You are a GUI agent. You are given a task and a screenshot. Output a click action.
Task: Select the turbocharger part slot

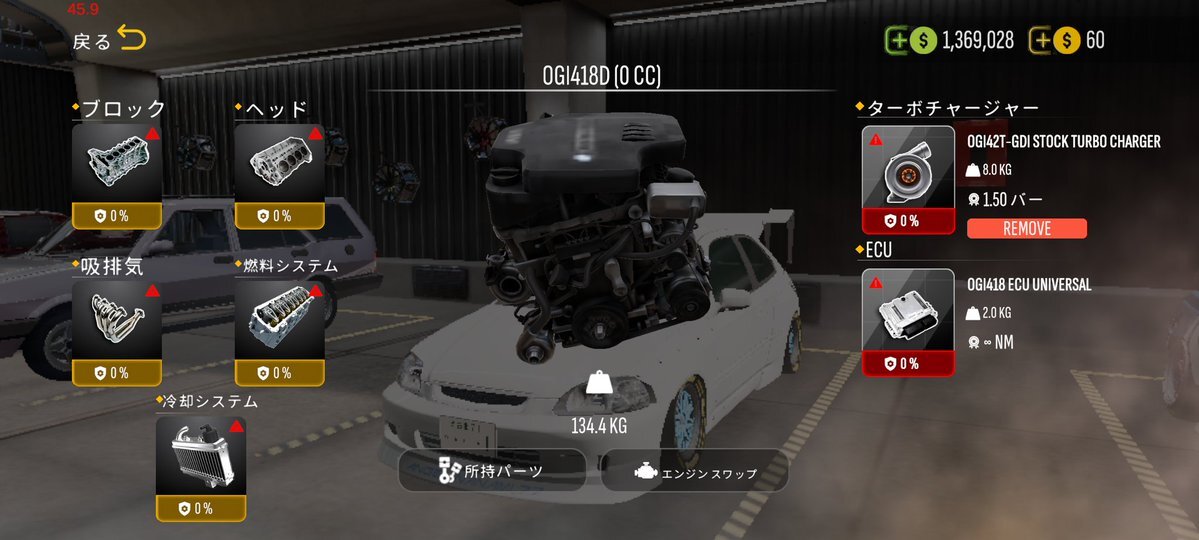coord(908,179)
